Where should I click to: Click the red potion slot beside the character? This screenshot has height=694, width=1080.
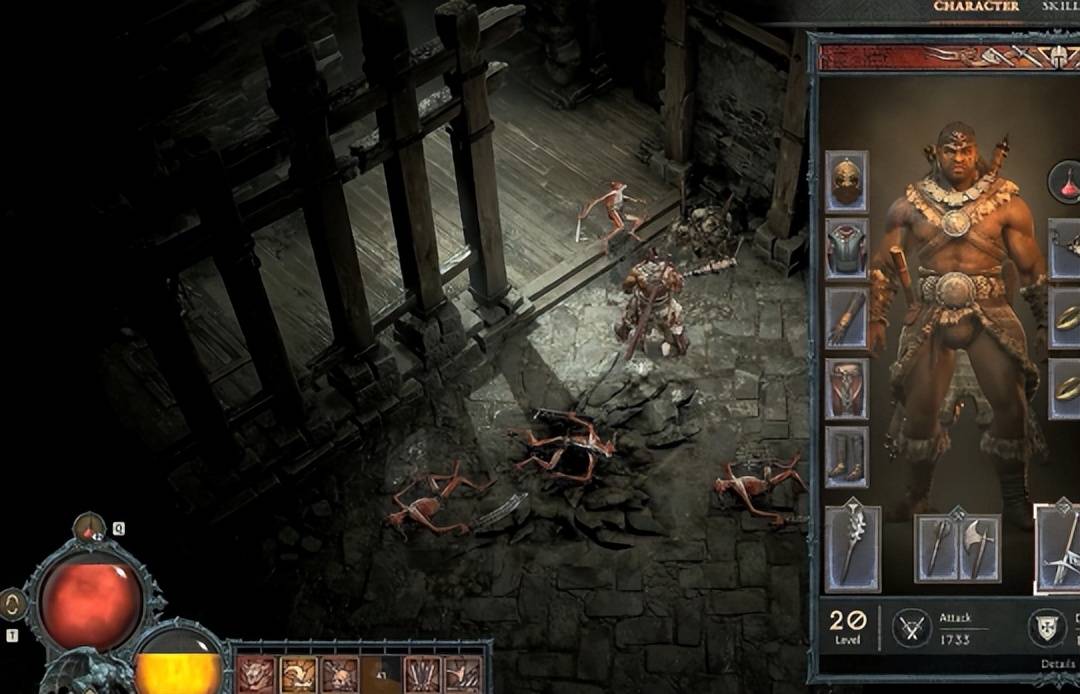click(1066, 182)
